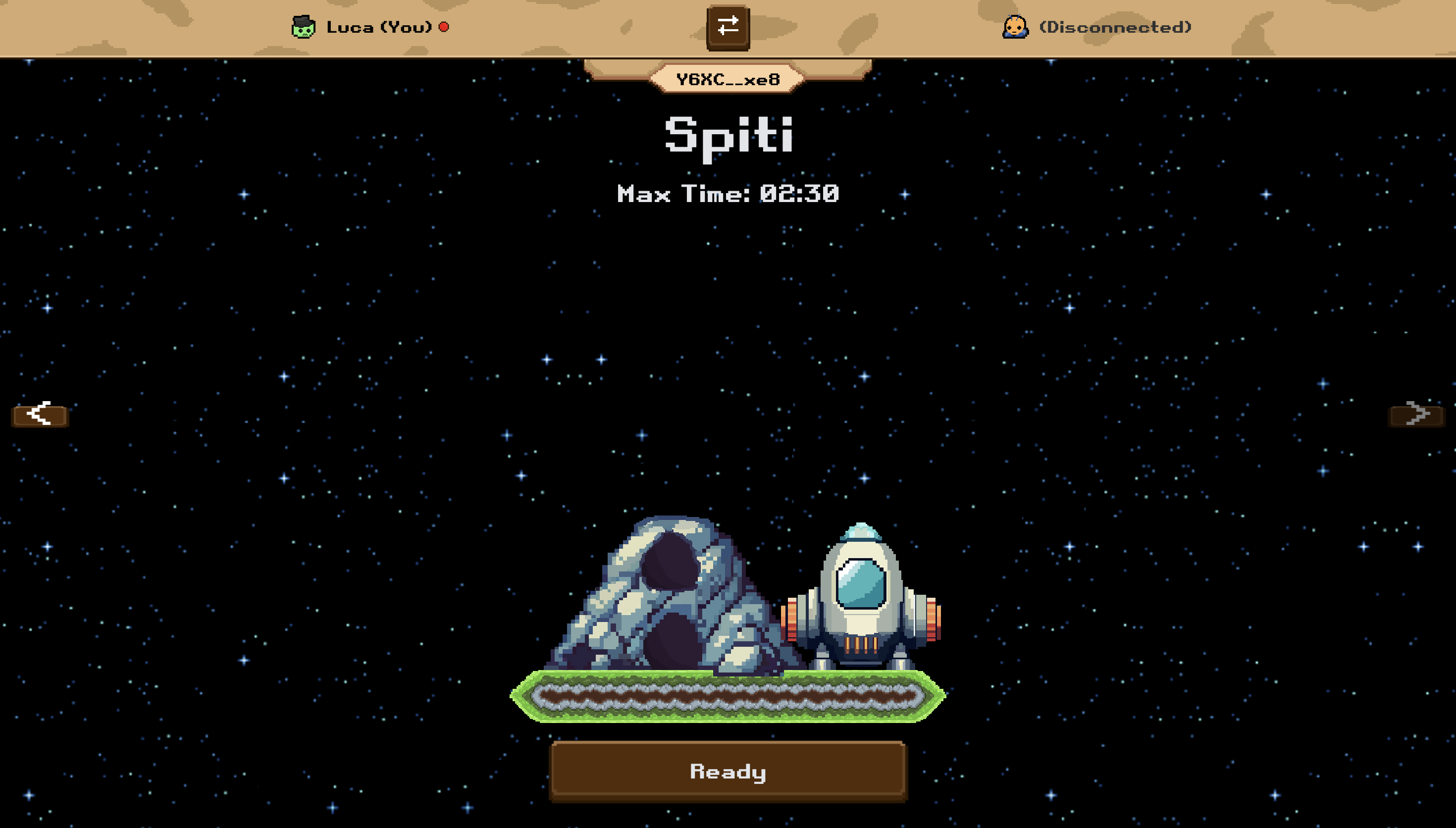Swap player sides with the arrows button
This screenshot has width=1456, height=828.
click(728, 27)
